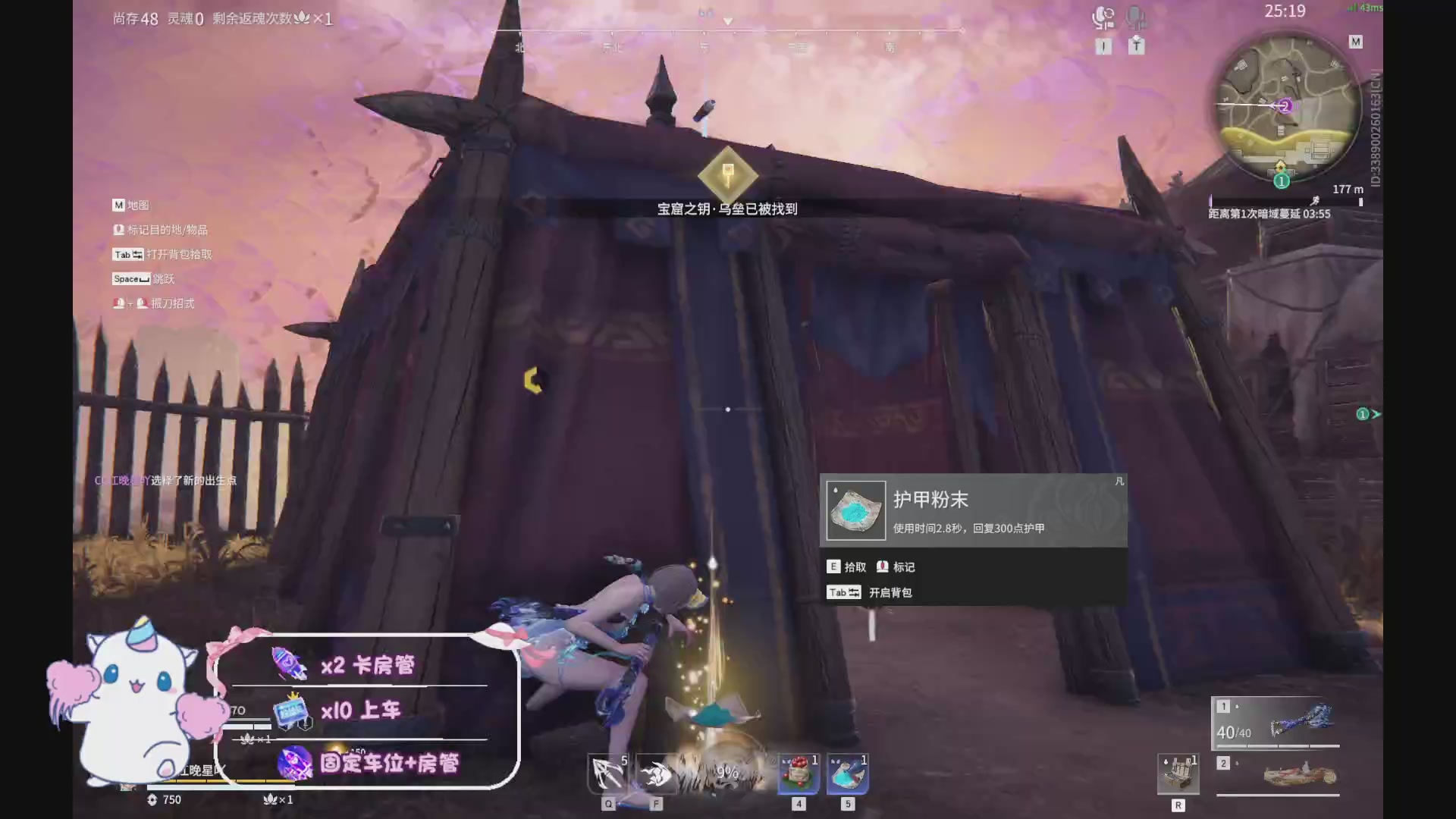This screenshot has width=1456, height=819.
Task: Click the boat item icon beside the R key
Action: click(1178, 772)
